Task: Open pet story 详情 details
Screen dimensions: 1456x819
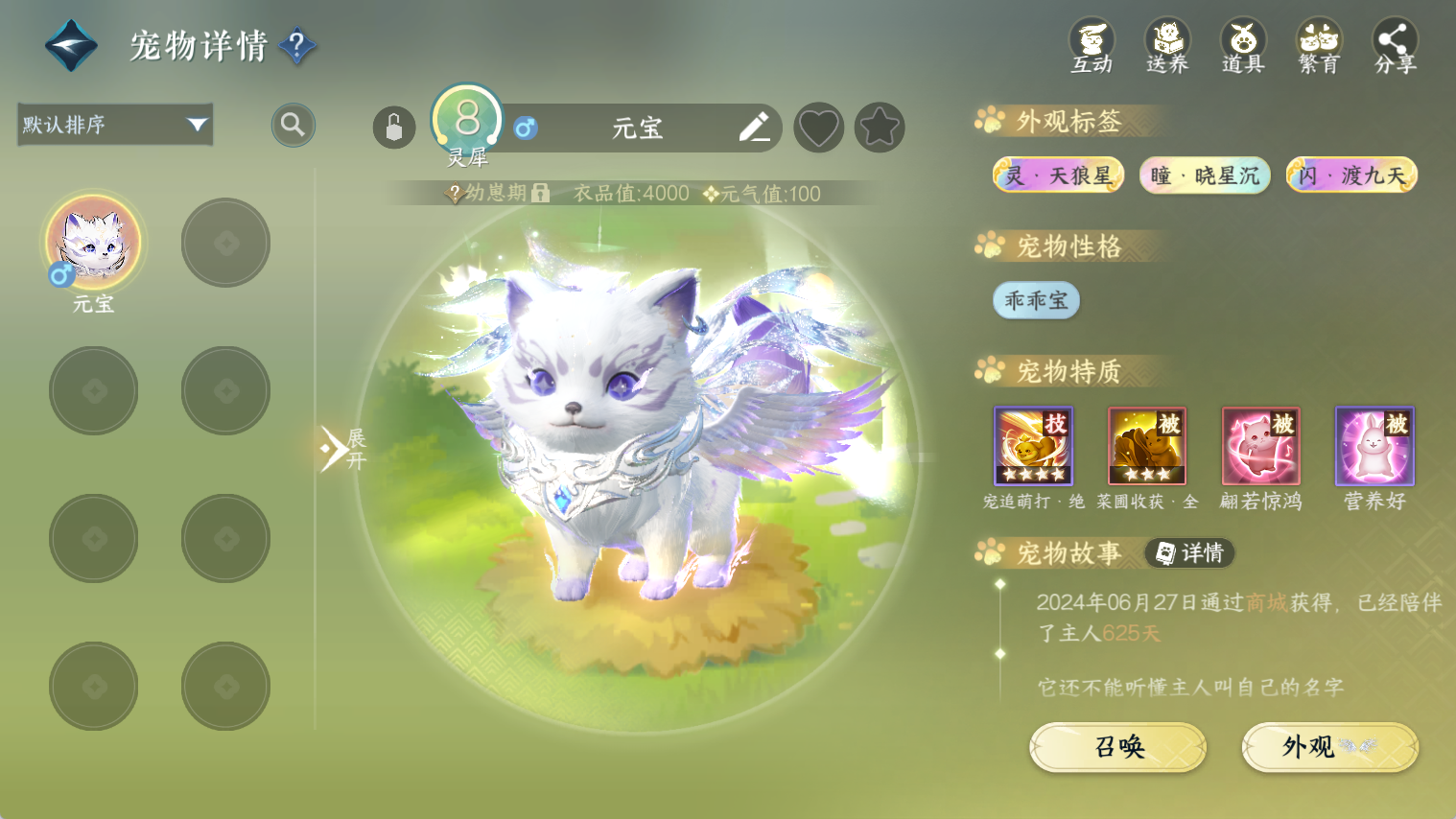Action: tap(1189, 553)
